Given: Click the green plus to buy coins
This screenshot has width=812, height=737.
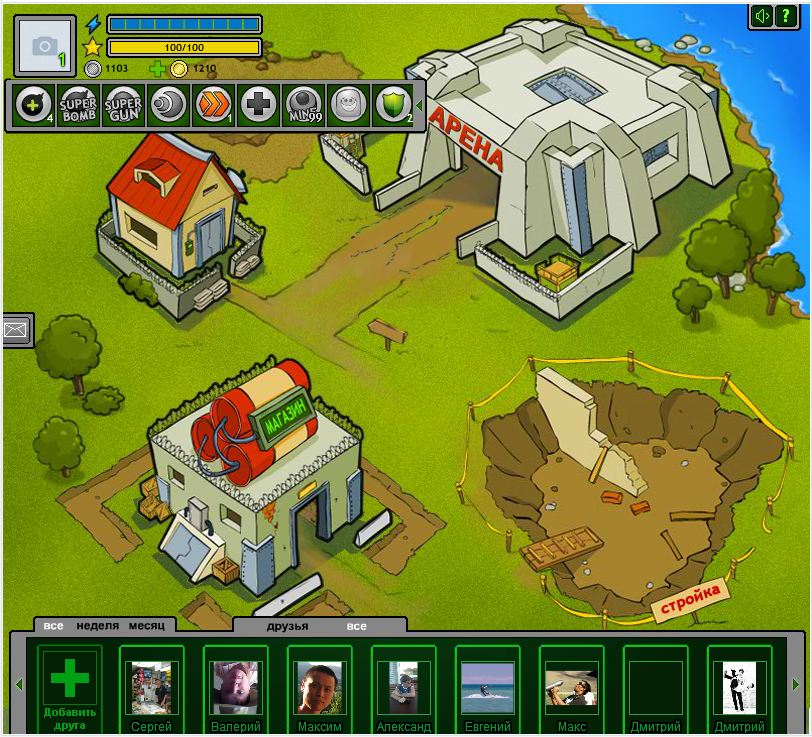Looking at the screenshot, I should coord(157,69).
